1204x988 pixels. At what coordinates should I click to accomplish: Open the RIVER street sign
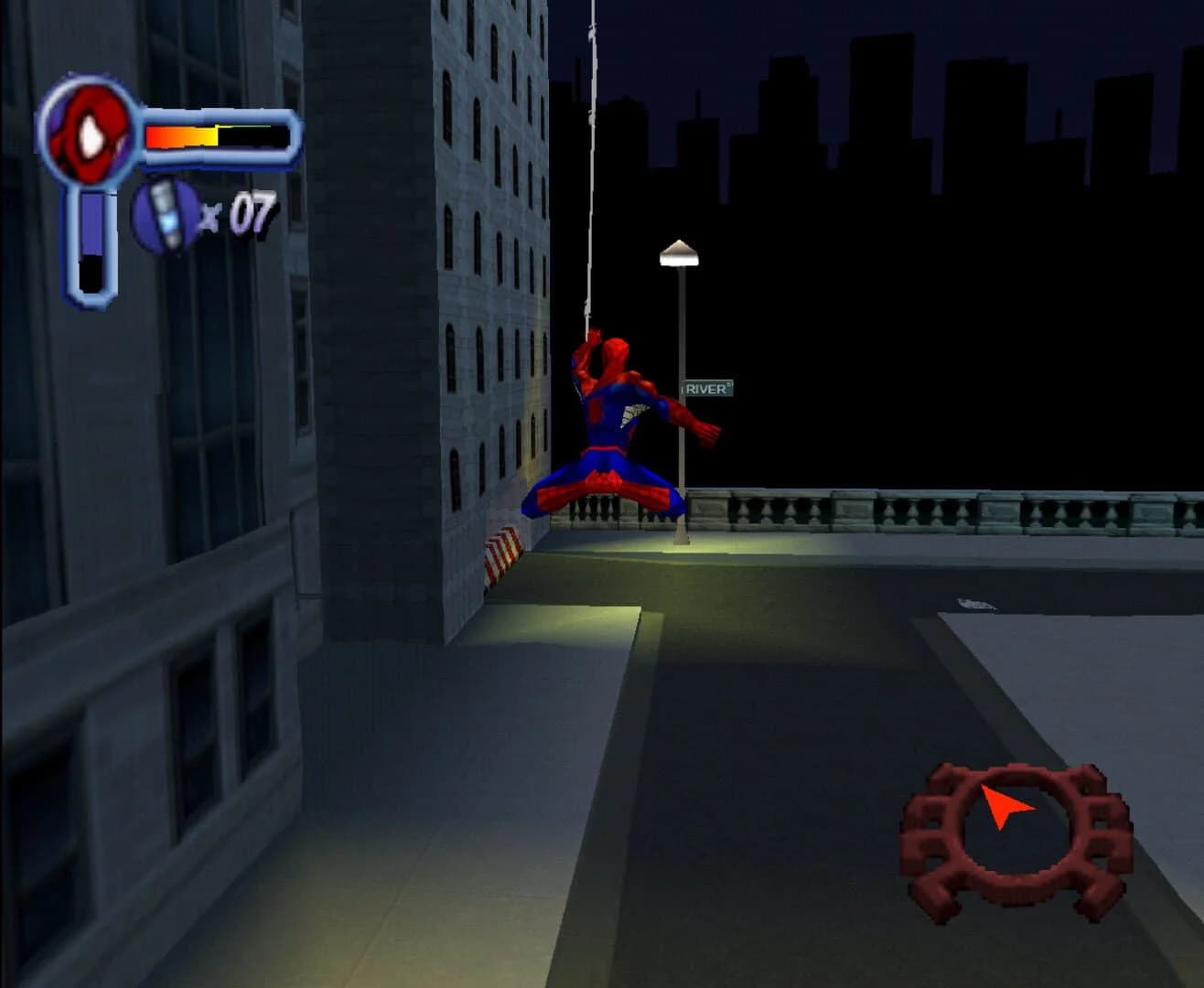click(x=709, y=389)
